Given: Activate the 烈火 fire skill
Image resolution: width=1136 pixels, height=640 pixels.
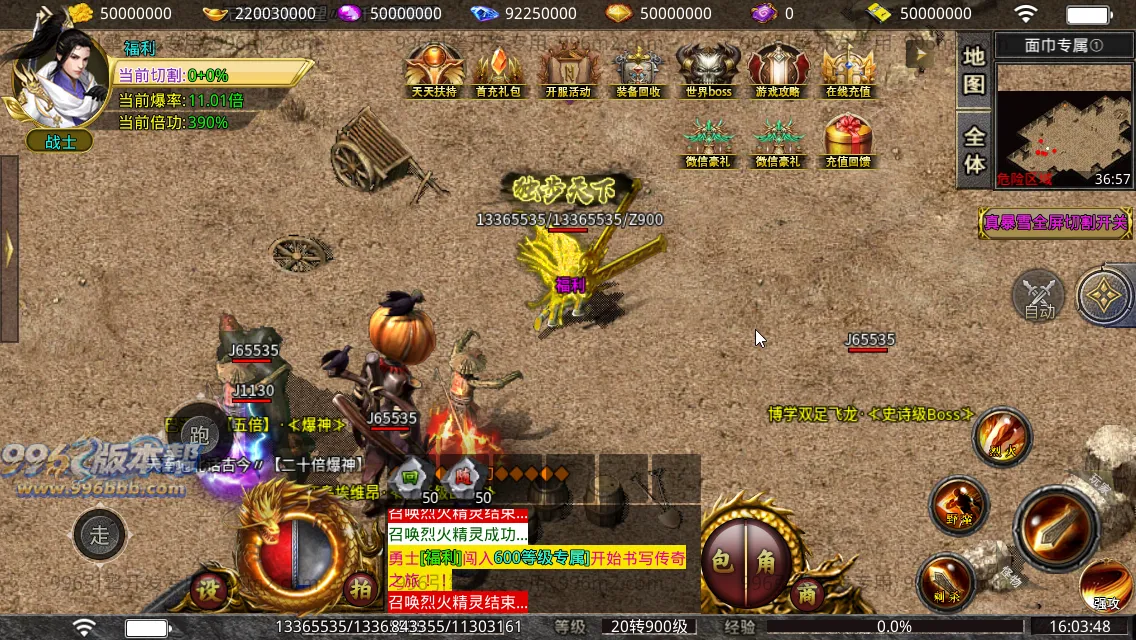Looking at the screenshot, I should tap(1001, 436).
